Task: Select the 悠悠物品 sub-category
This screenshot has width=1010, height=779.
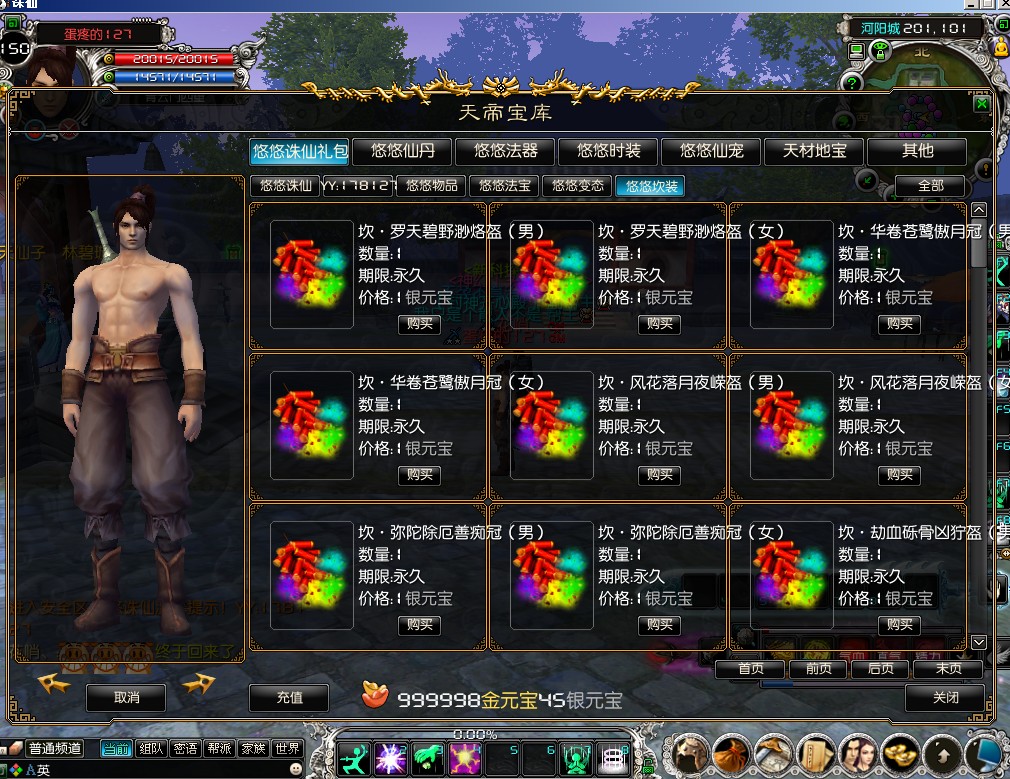Action: [432, 186]
